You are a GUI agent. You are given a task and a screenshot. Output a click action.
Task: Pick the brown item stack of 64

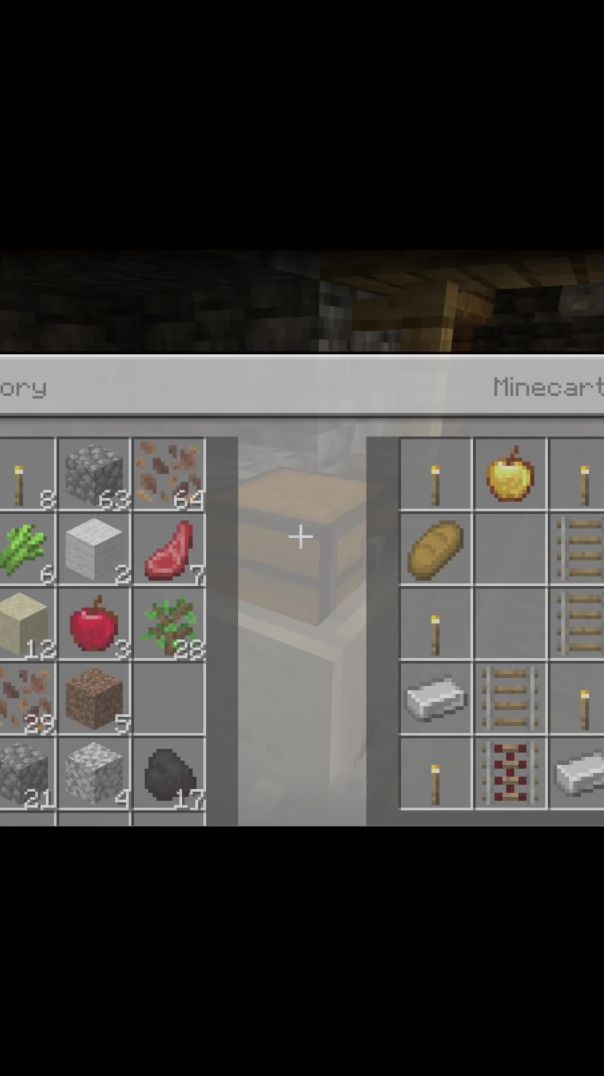click(168, 474)
